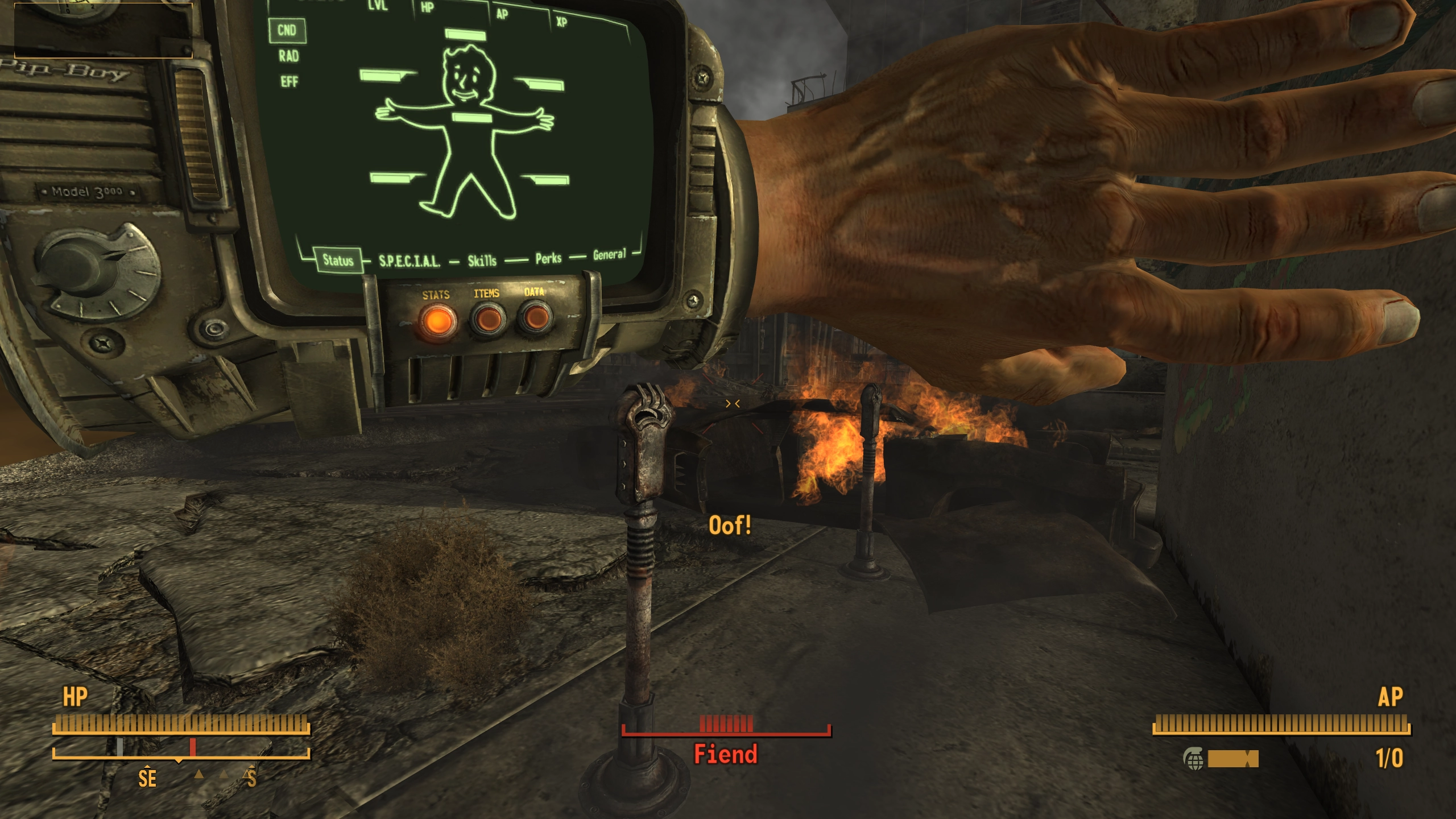This screenshot has height=819, width=1456.
Task: Show the Perks tab
Action: click(548, 259)
